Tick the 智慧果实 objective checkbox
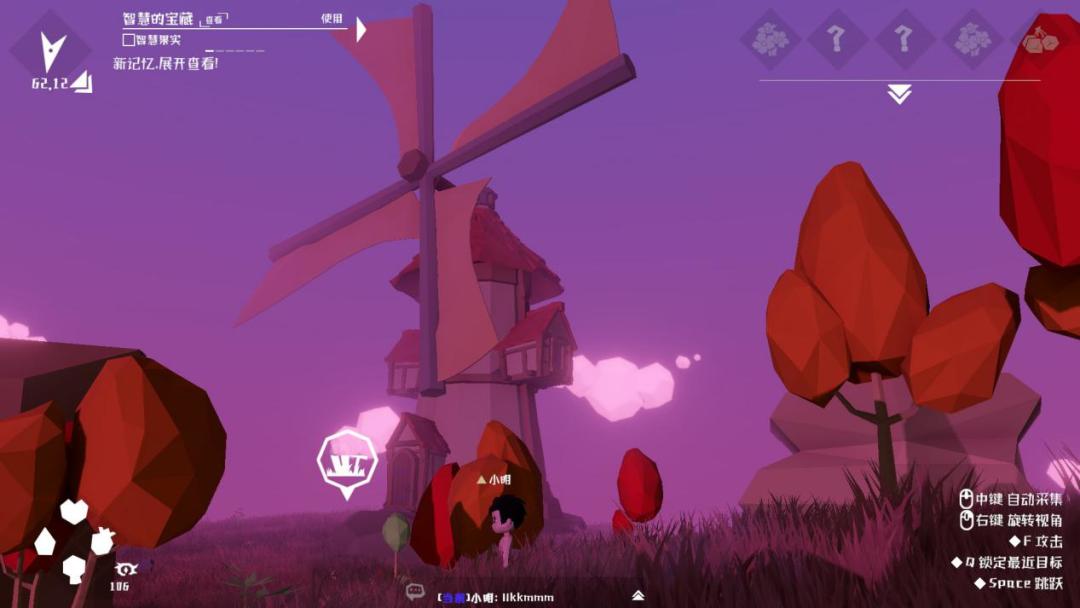The width and height of the screenshot is (1080, 608). click(128, 40)
